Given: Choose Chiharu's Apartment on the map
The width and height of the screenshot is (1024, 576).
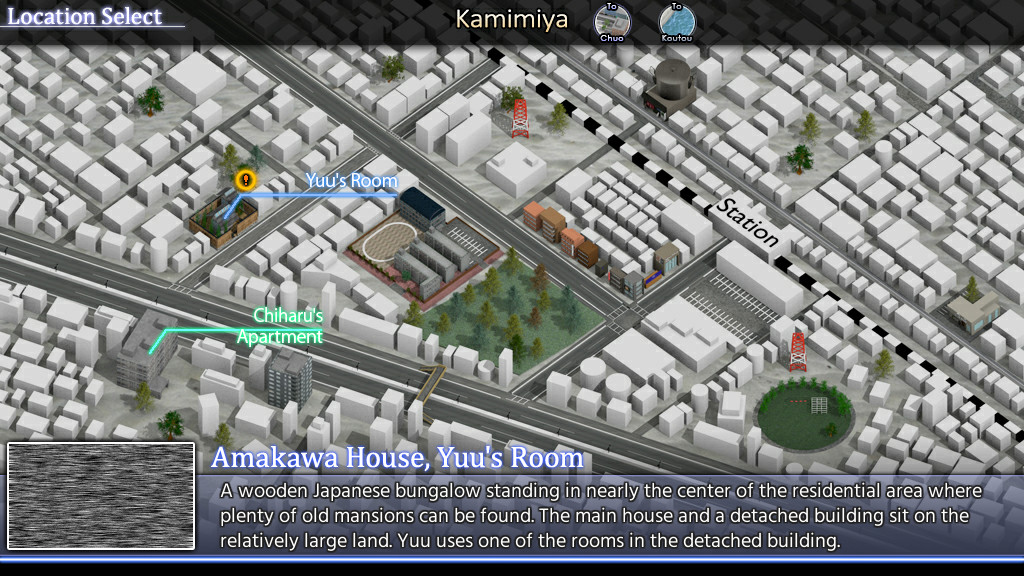Looking at the screenshot, I should tap(281, 326).
